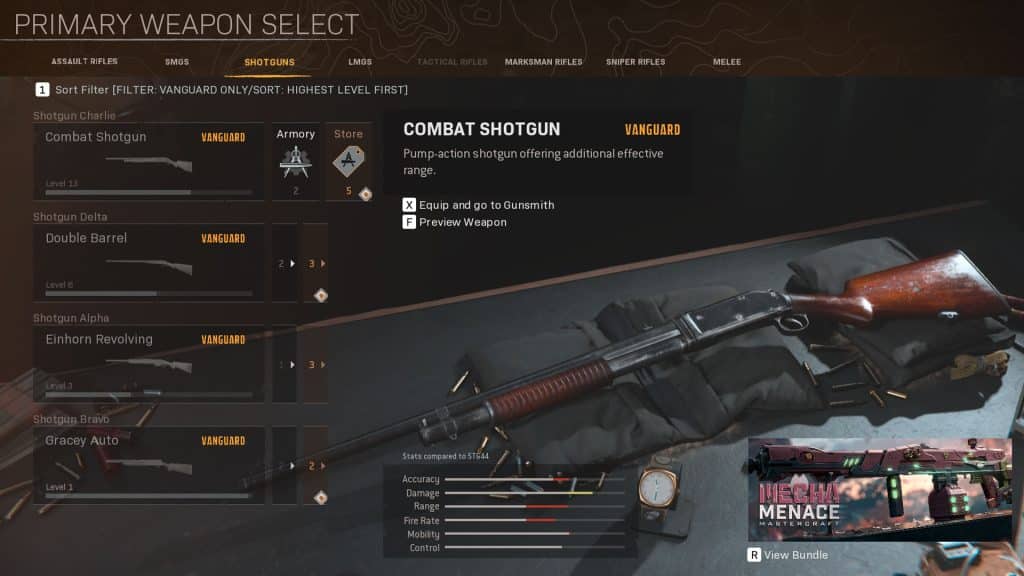1024x576 pixels.
Task: Choose the Double Barrel shotgun
Action: click(148, 262)
